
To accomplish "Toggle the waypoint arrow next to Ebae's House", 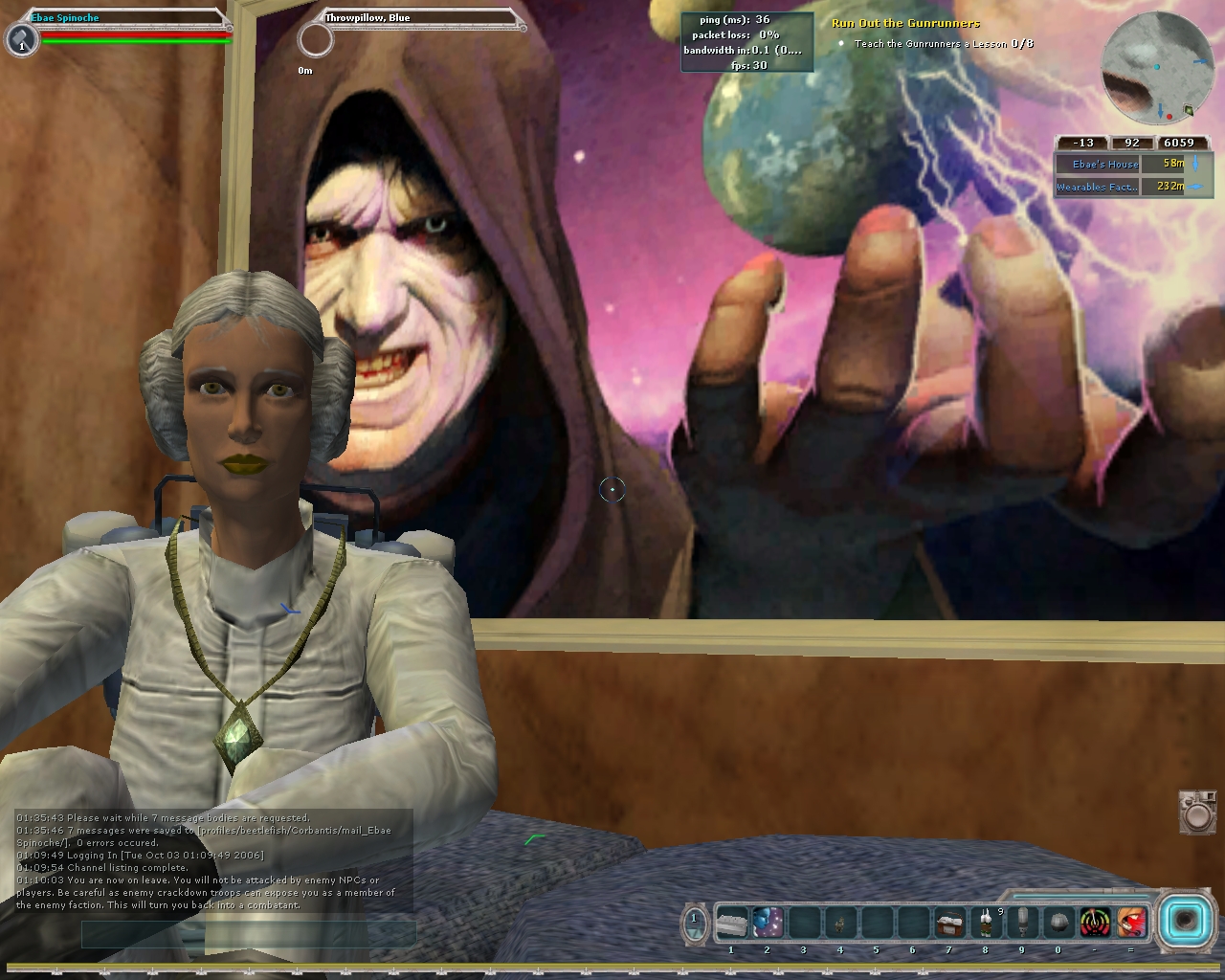I will (1195, 164).
